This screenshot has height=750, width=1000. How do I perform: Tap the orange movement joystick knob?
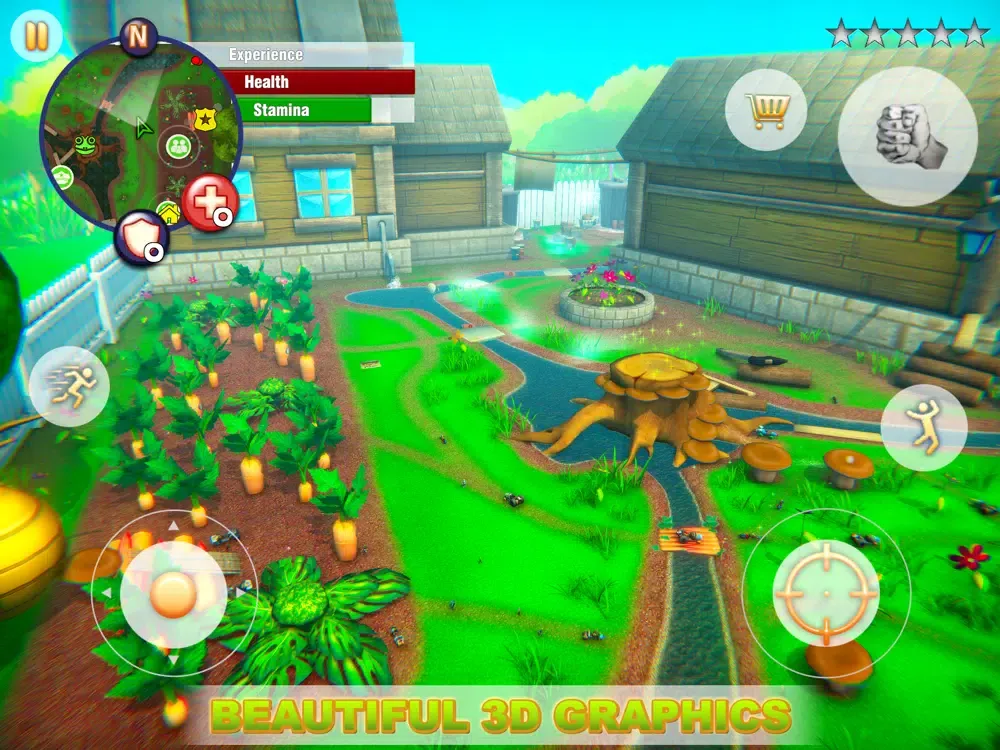pos(172,594)
